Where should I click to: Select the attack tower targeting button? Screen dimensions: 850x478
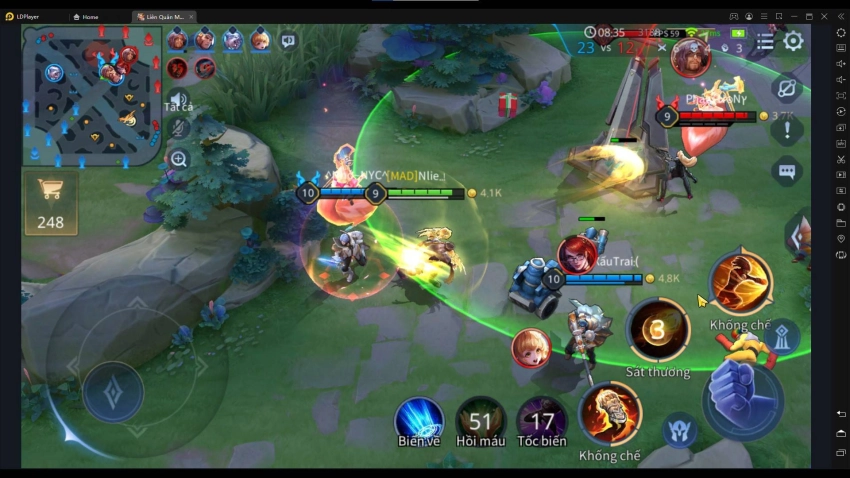[x=785, y=339]
